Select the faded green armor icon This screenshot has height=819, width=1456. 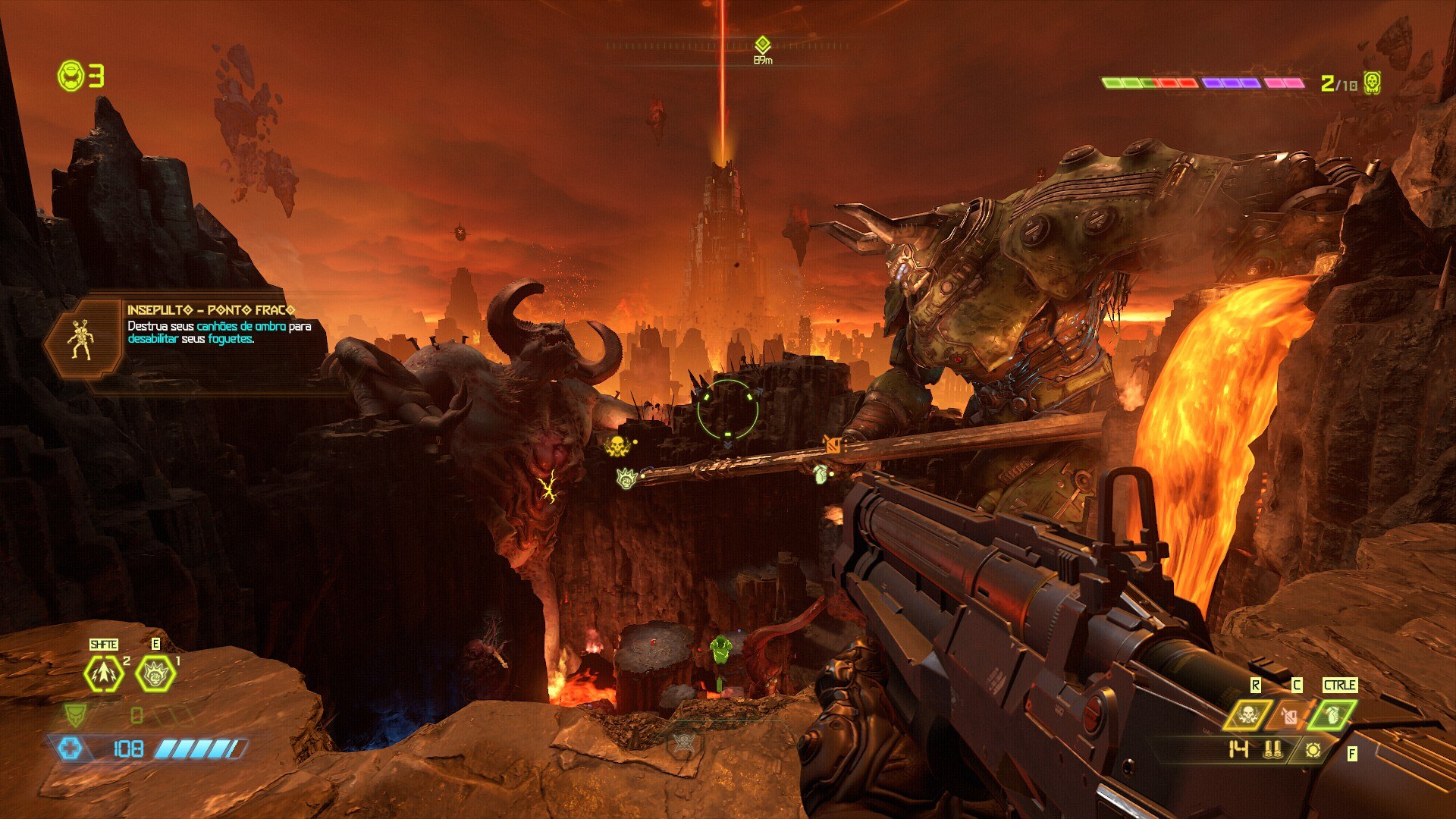click(x=75, y=714)
